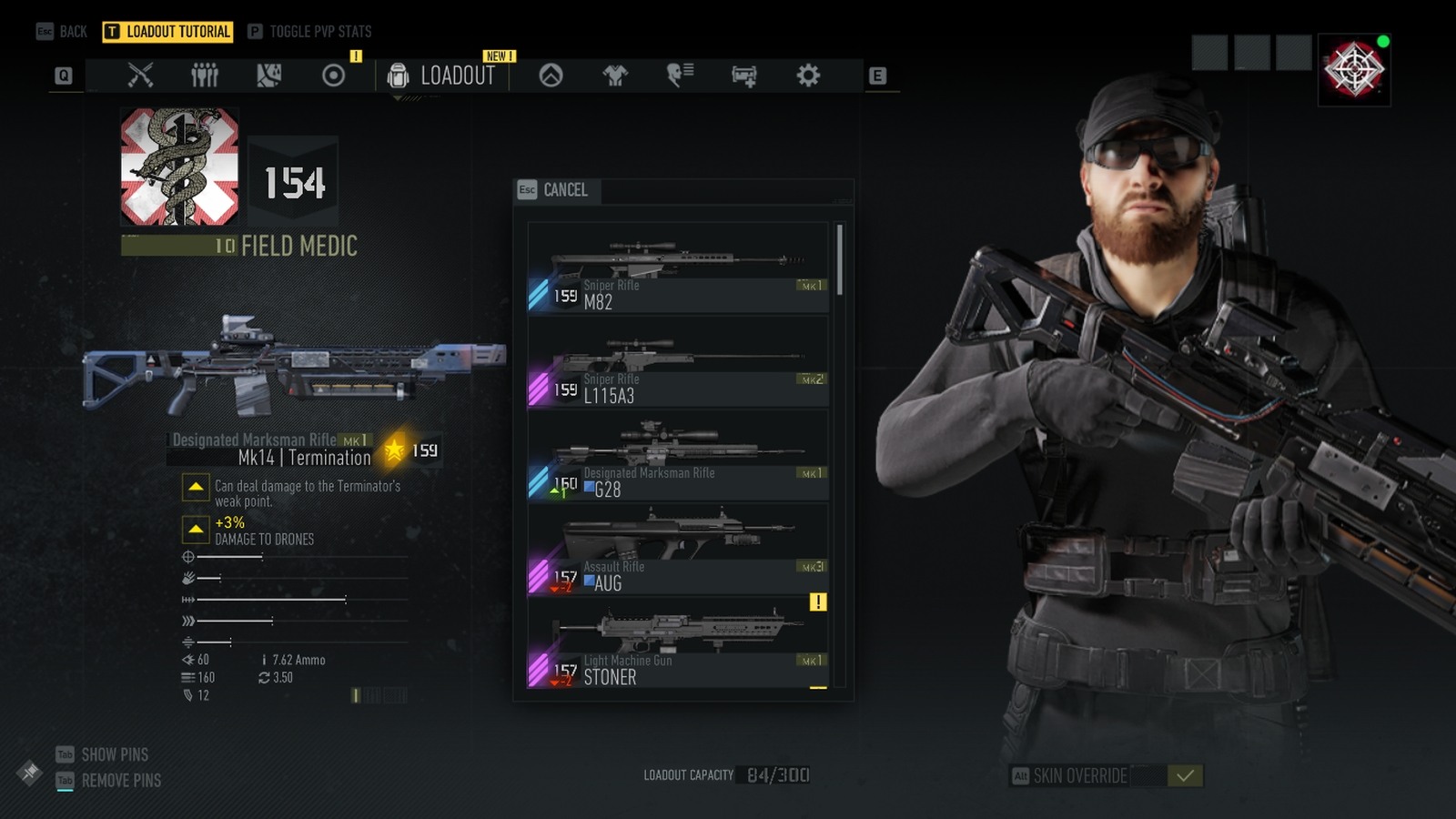Pick the AUG assault rifle
The height and width of the screenshot is (819, 1456).
coord(678,551)
